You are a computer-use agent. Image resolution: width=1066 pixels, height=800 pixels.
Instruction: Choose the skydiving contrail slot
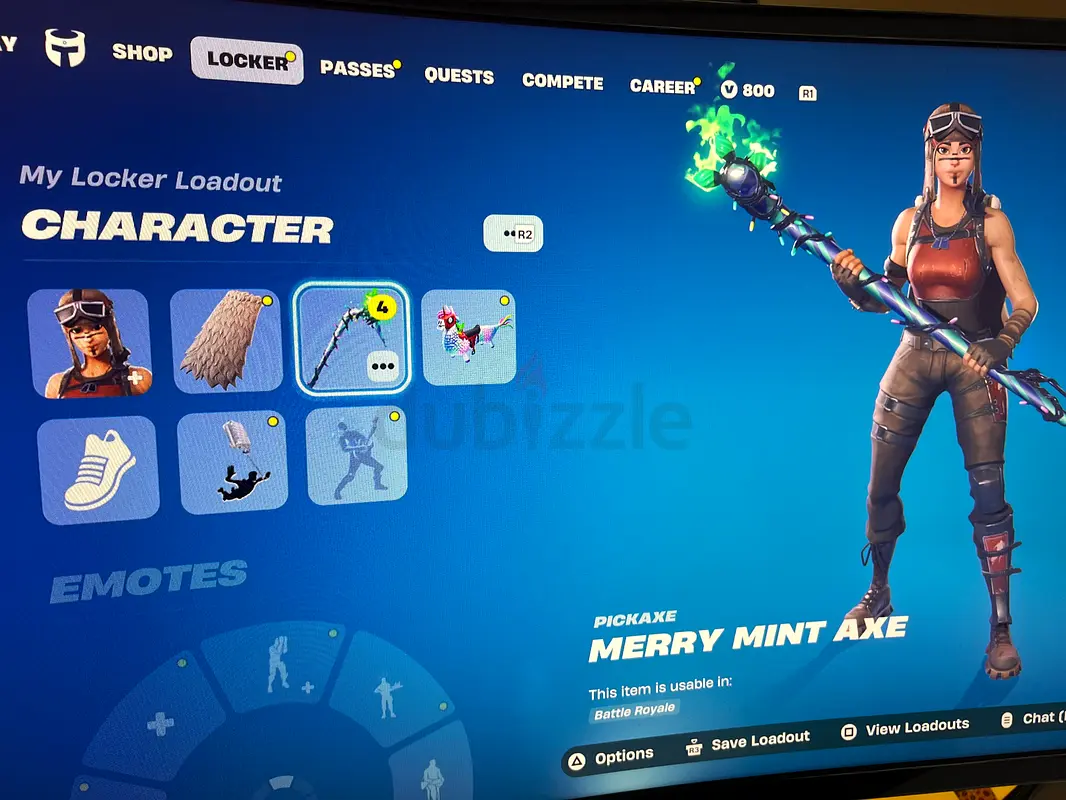(232, 461)
